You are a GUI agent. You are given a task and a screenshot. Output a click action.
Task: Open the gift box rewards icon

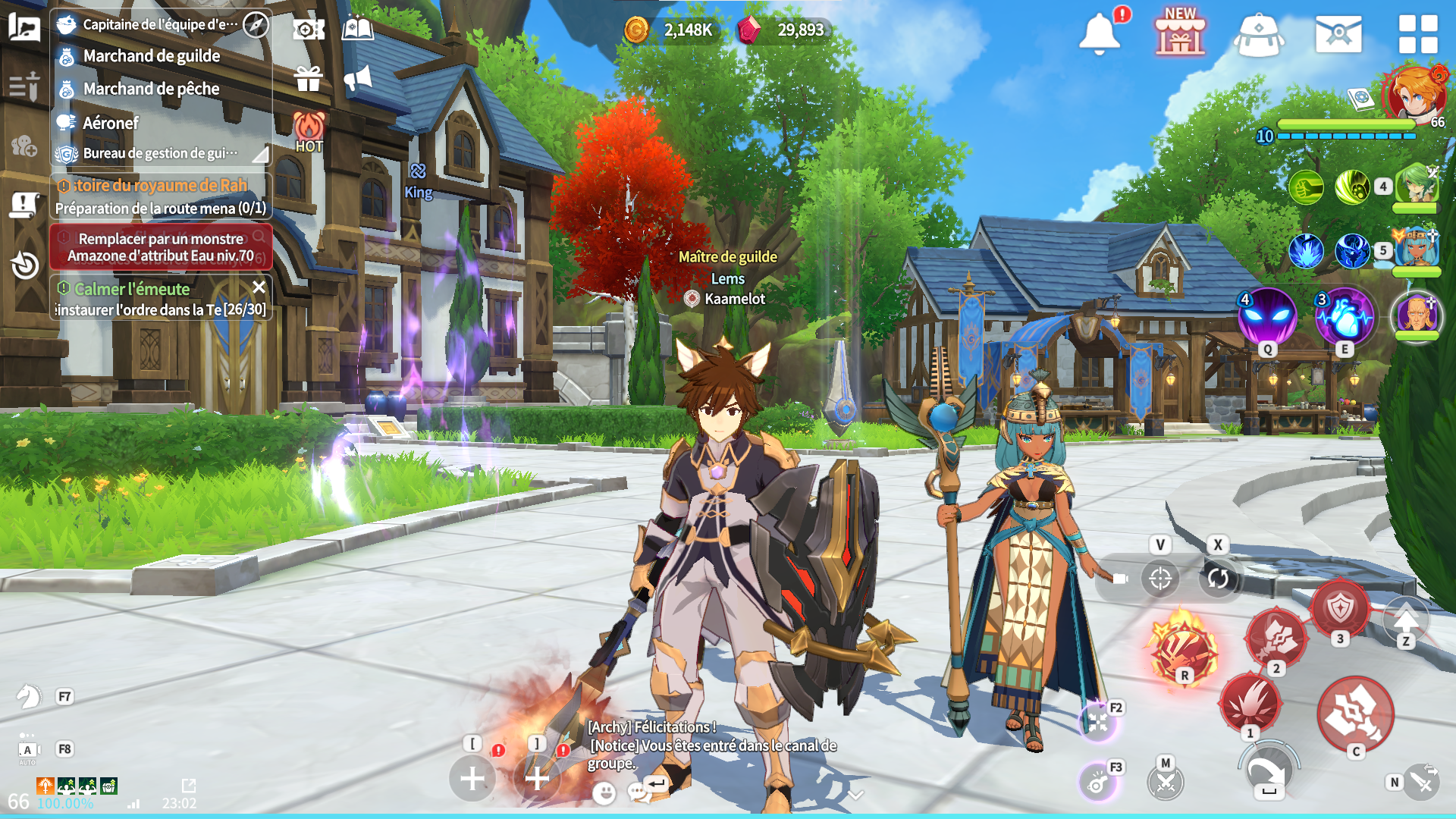tap(309, 78)
